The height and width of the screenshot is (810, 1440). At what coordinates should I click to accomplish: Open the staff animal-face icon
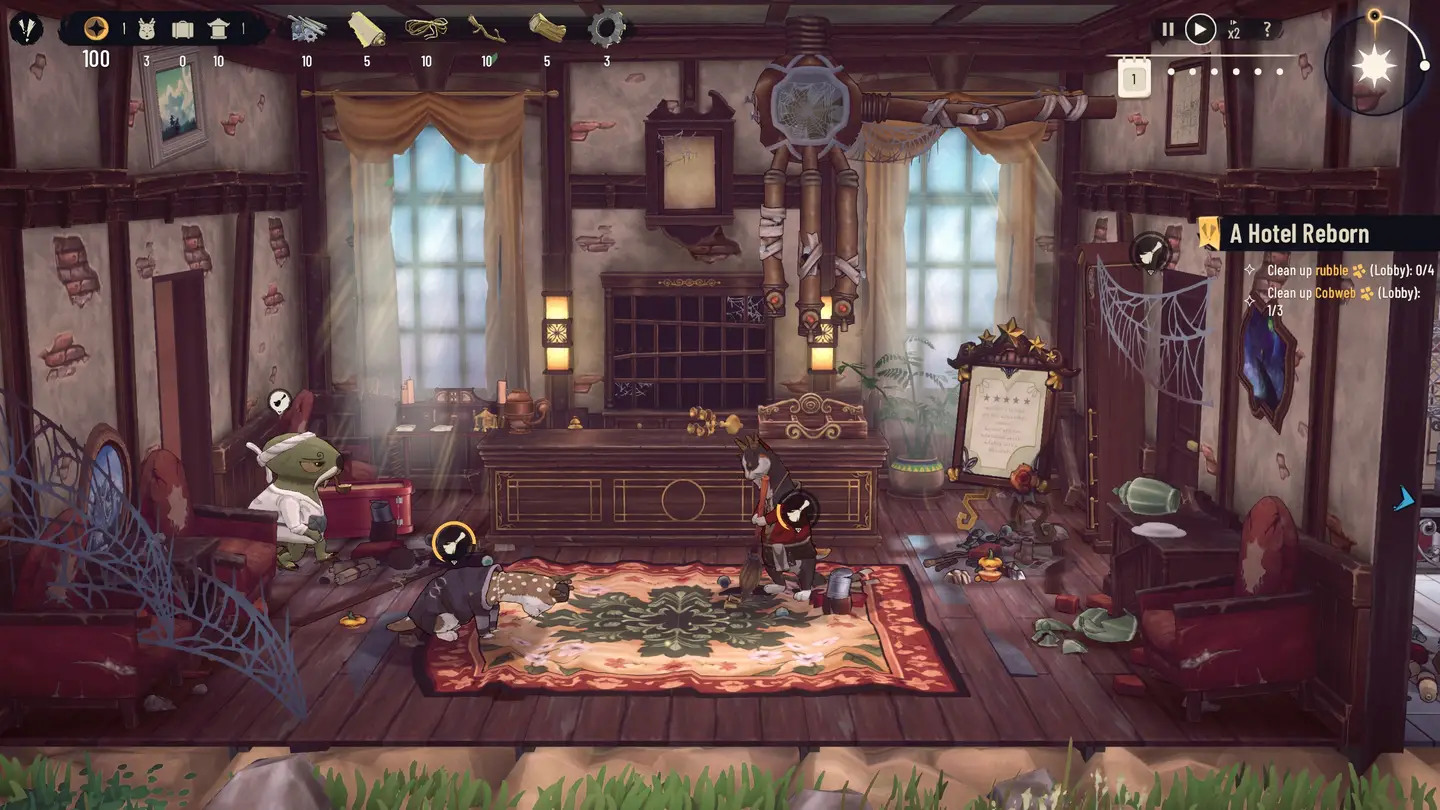click(x=146, y=29)
